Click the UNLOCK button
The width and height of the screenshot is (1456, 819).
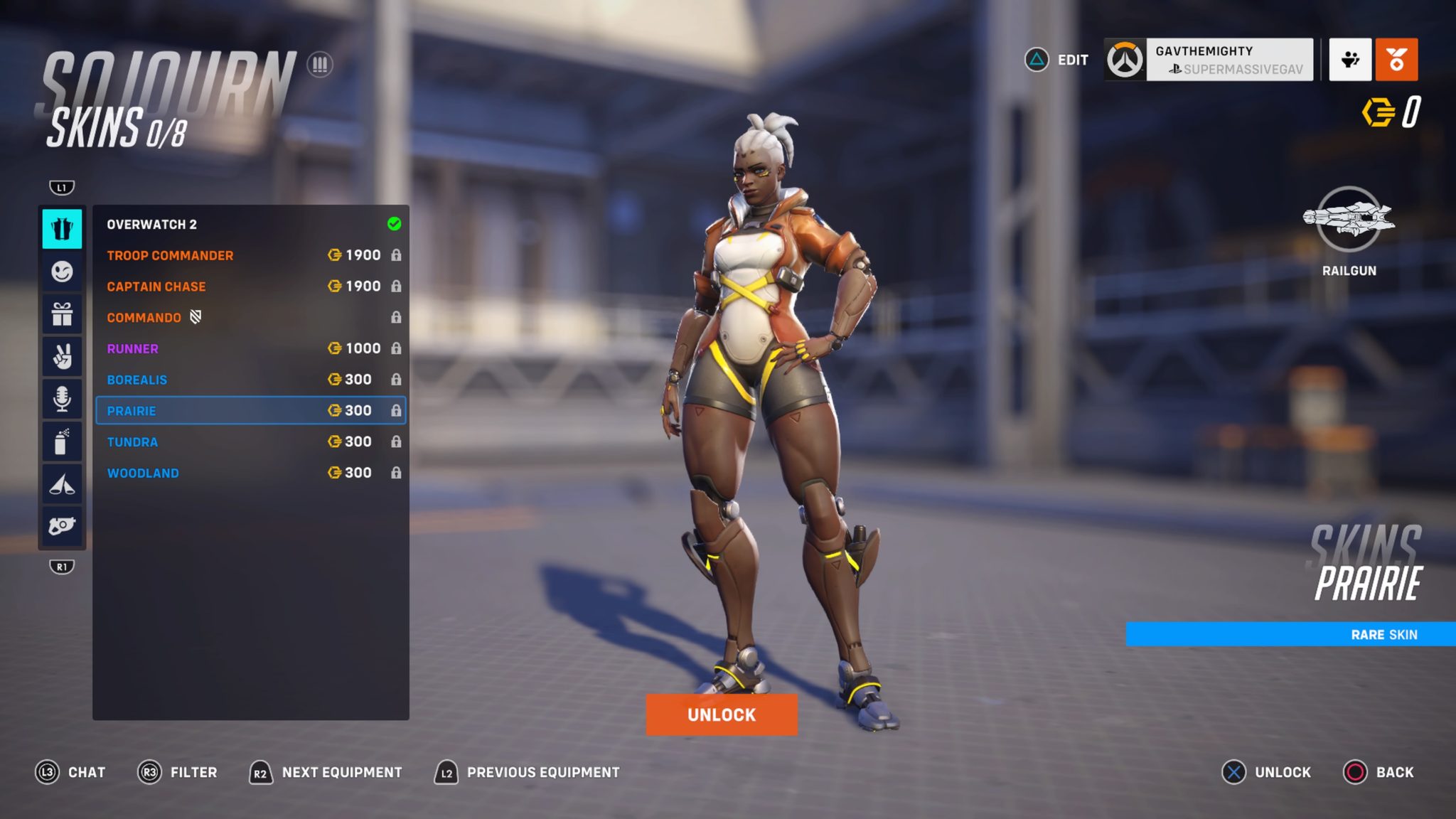point(722,715)
